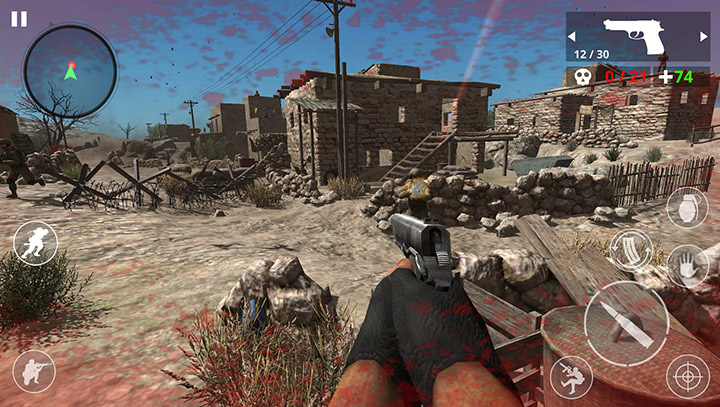Activate the open-hand action button
The height and width of the screenshot is (407, 720).
(687, 266)
